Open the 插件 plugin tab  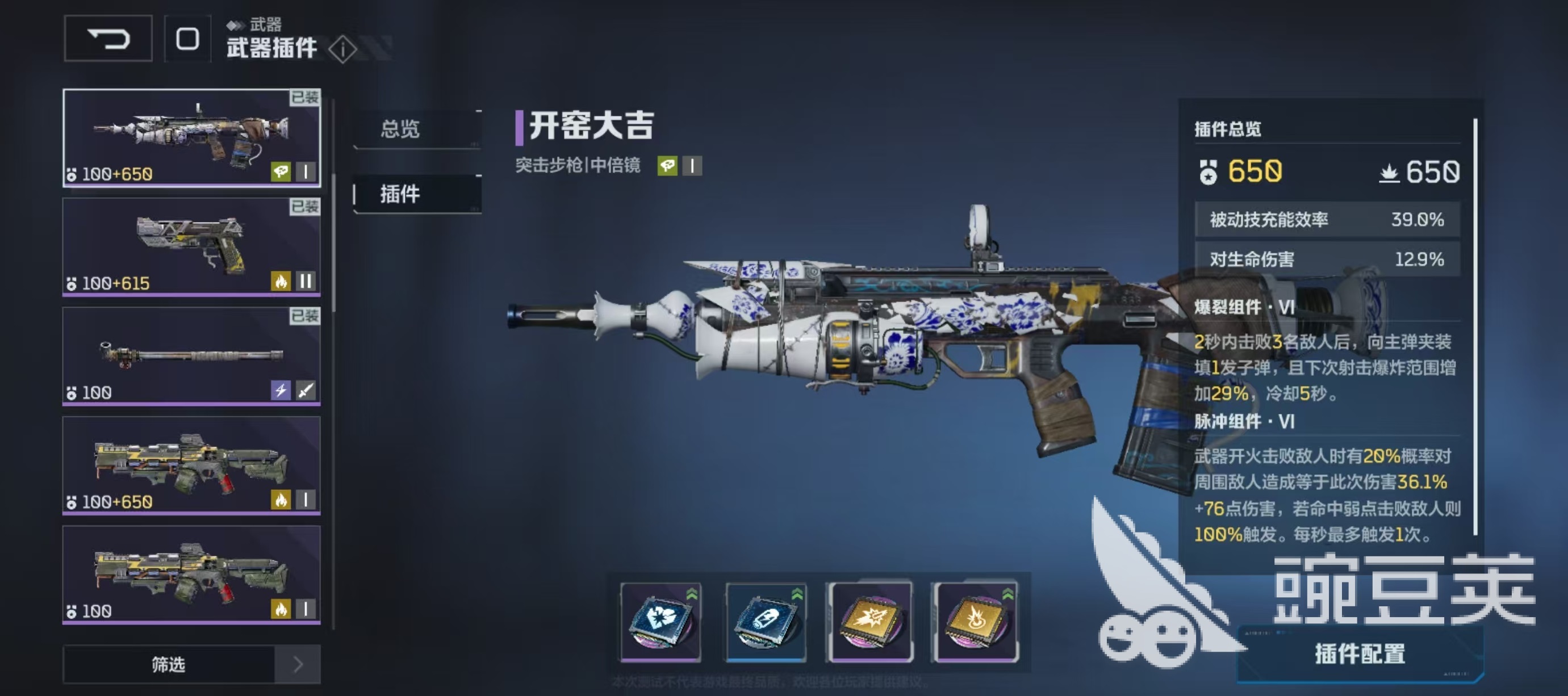pyautogui.click(x=417, y=194)
